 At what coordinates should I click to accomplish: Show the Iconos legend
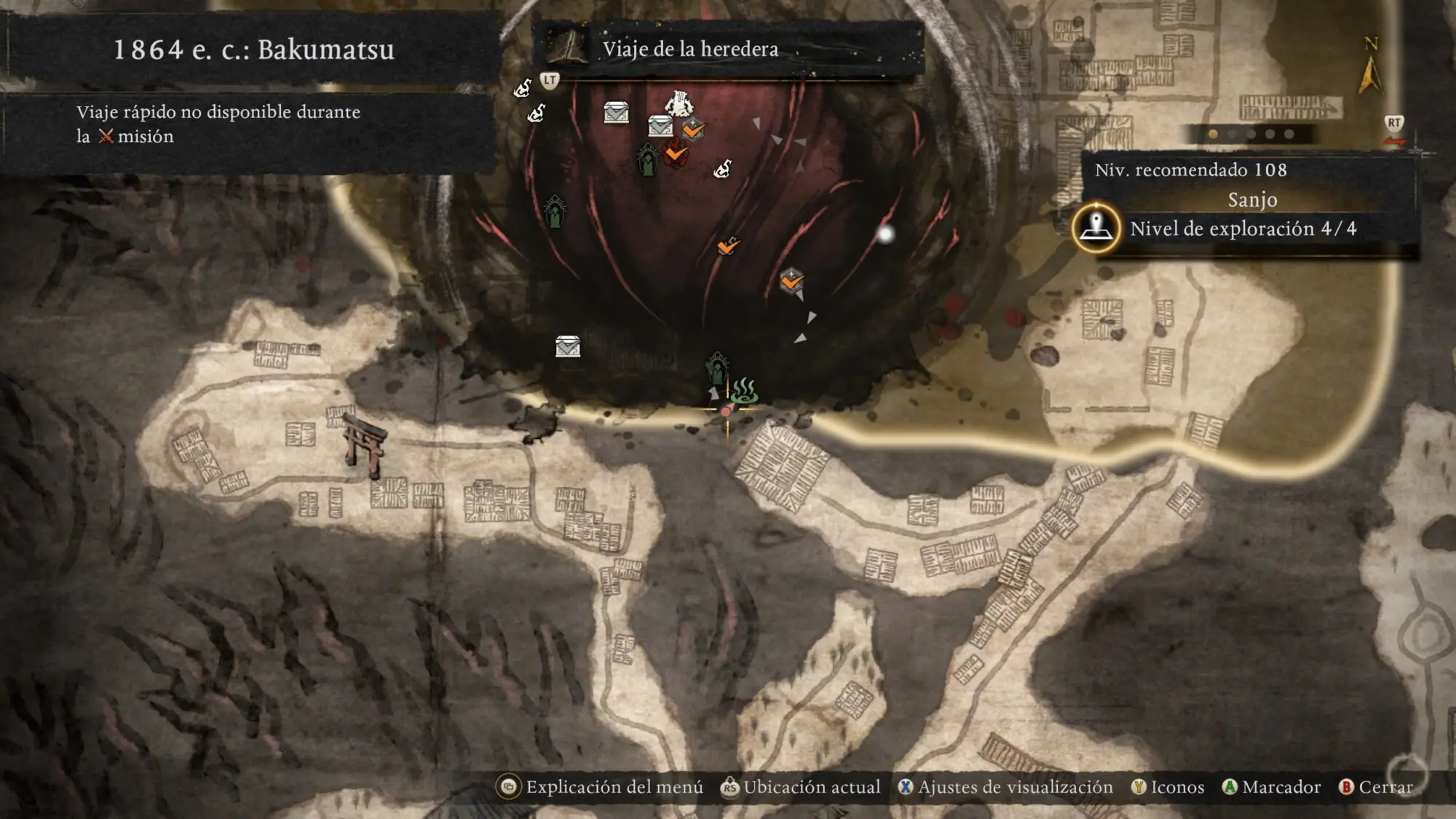(x=1168, y=787)
